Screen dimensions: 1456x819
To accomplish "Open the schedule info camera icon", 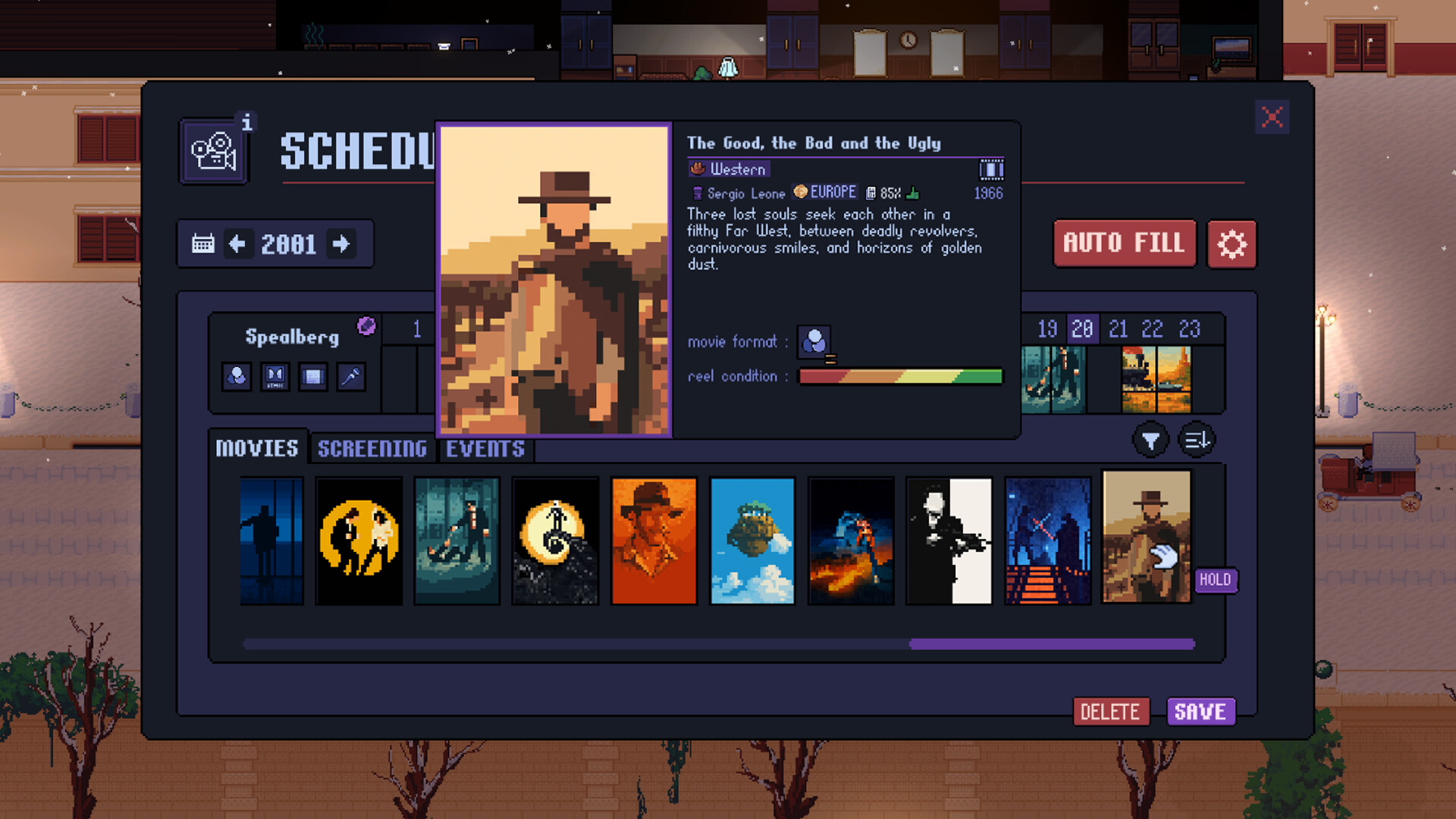I will 214,152.
